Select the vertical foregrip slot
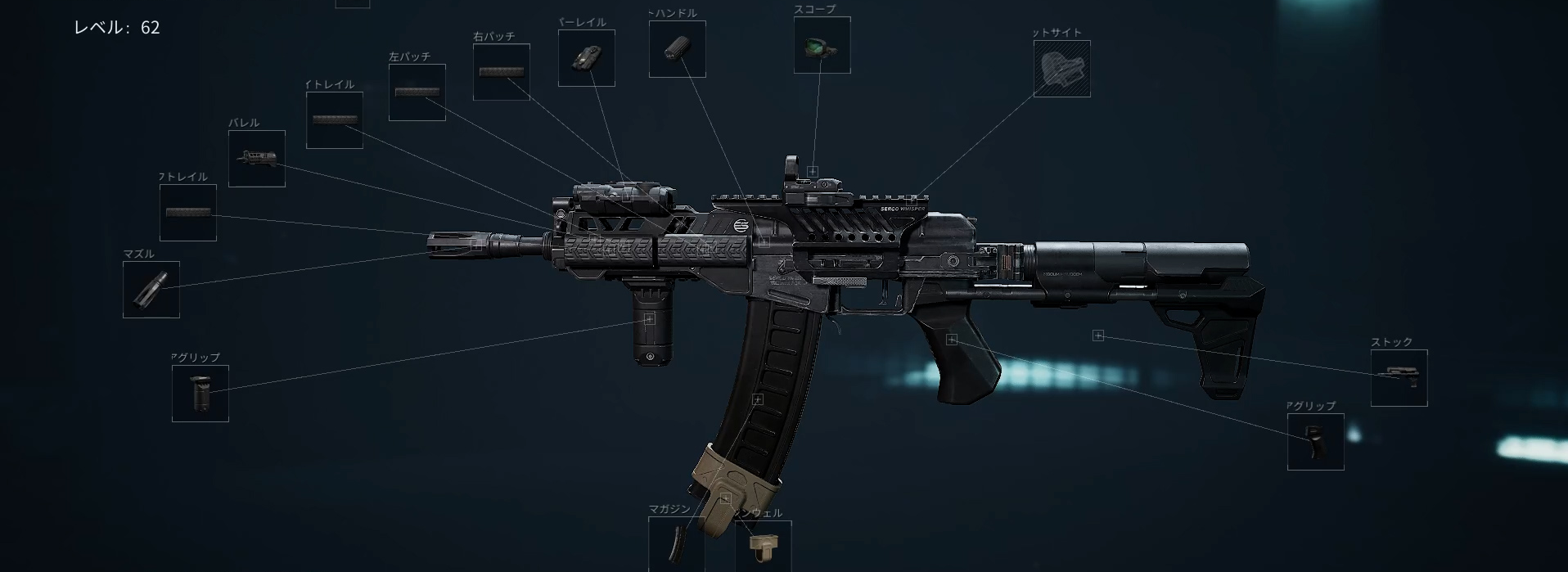 tap(201, 394)
